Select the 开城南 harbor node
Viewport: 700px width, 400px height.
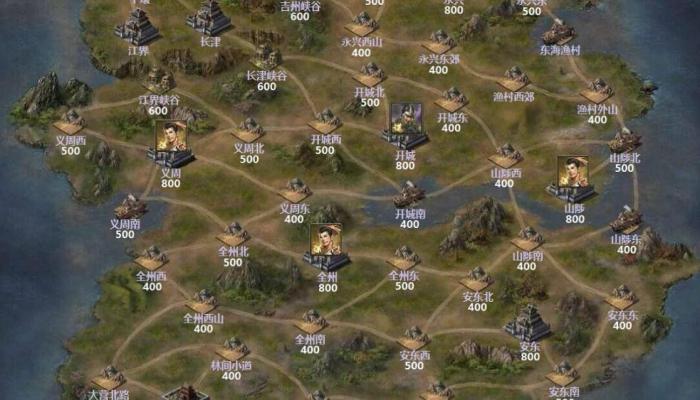pos(410,194)
